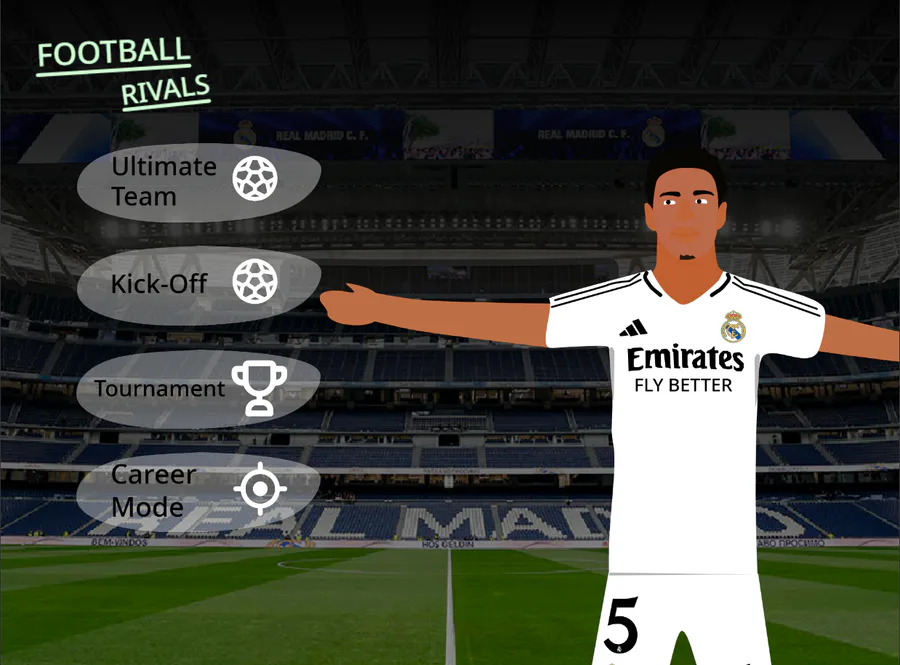Select the Tournament menu option
The image size is (900, 665).
(198, 388)
